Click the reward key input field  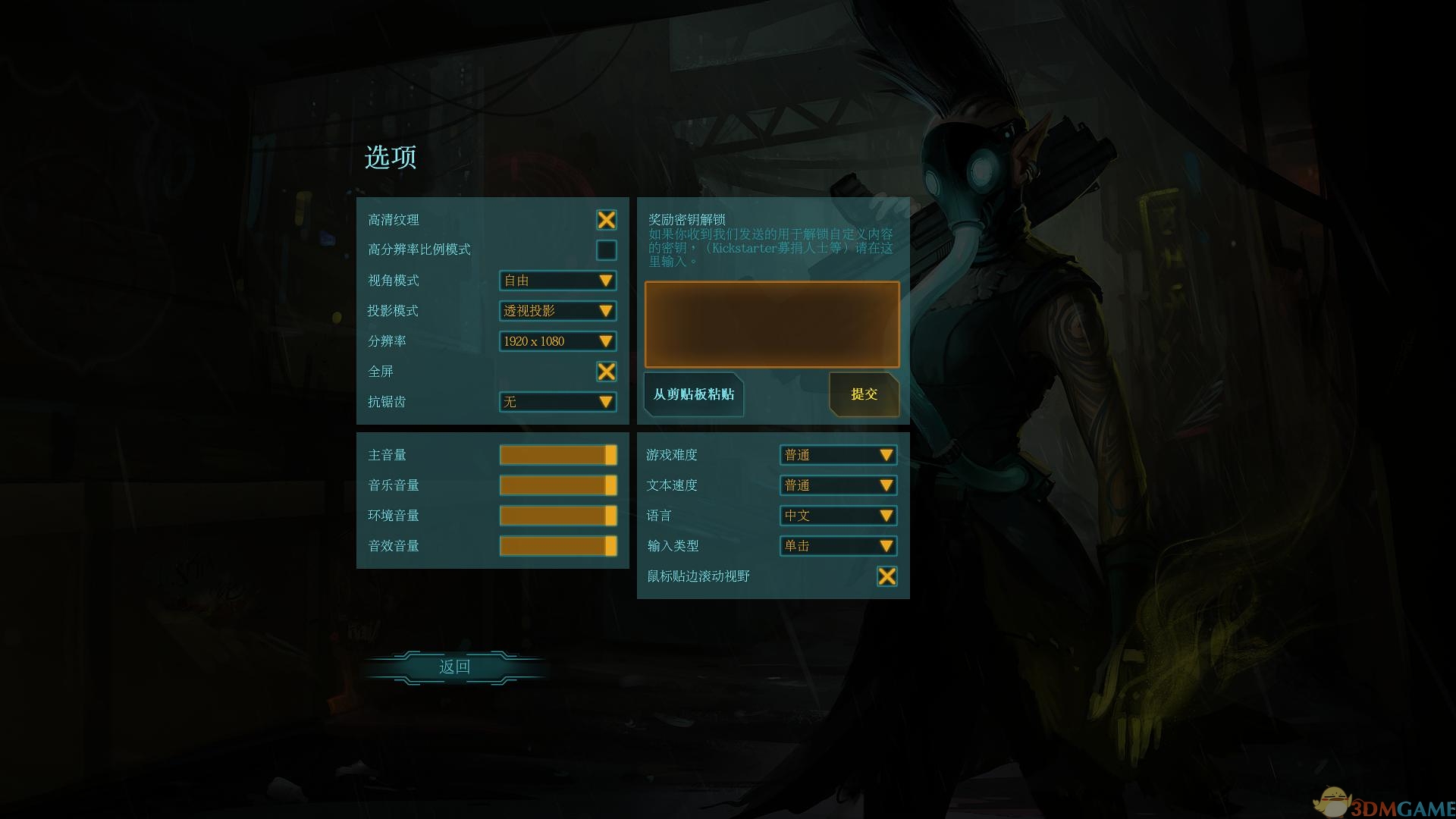[x=770, y=324]
